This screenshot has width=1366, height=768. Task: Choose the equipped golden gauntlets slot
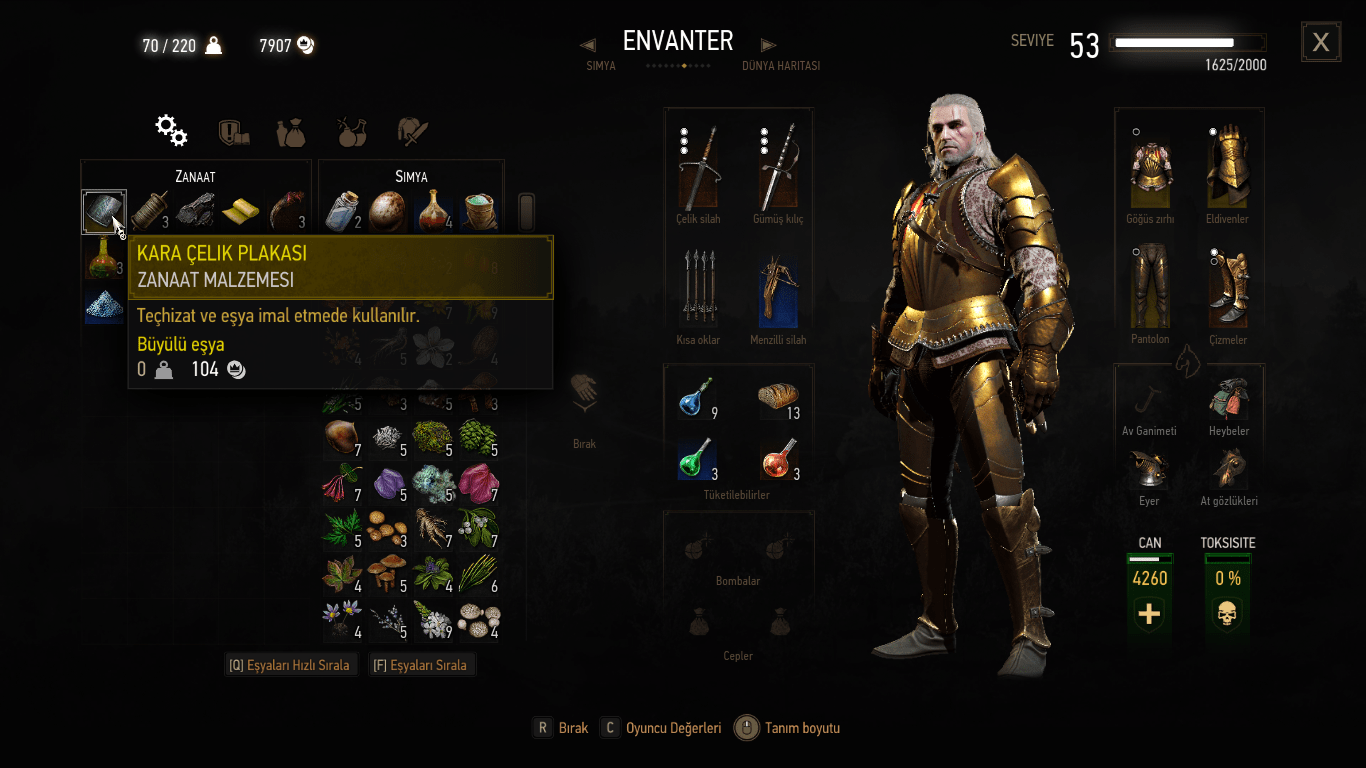[x=1227, y=168]
